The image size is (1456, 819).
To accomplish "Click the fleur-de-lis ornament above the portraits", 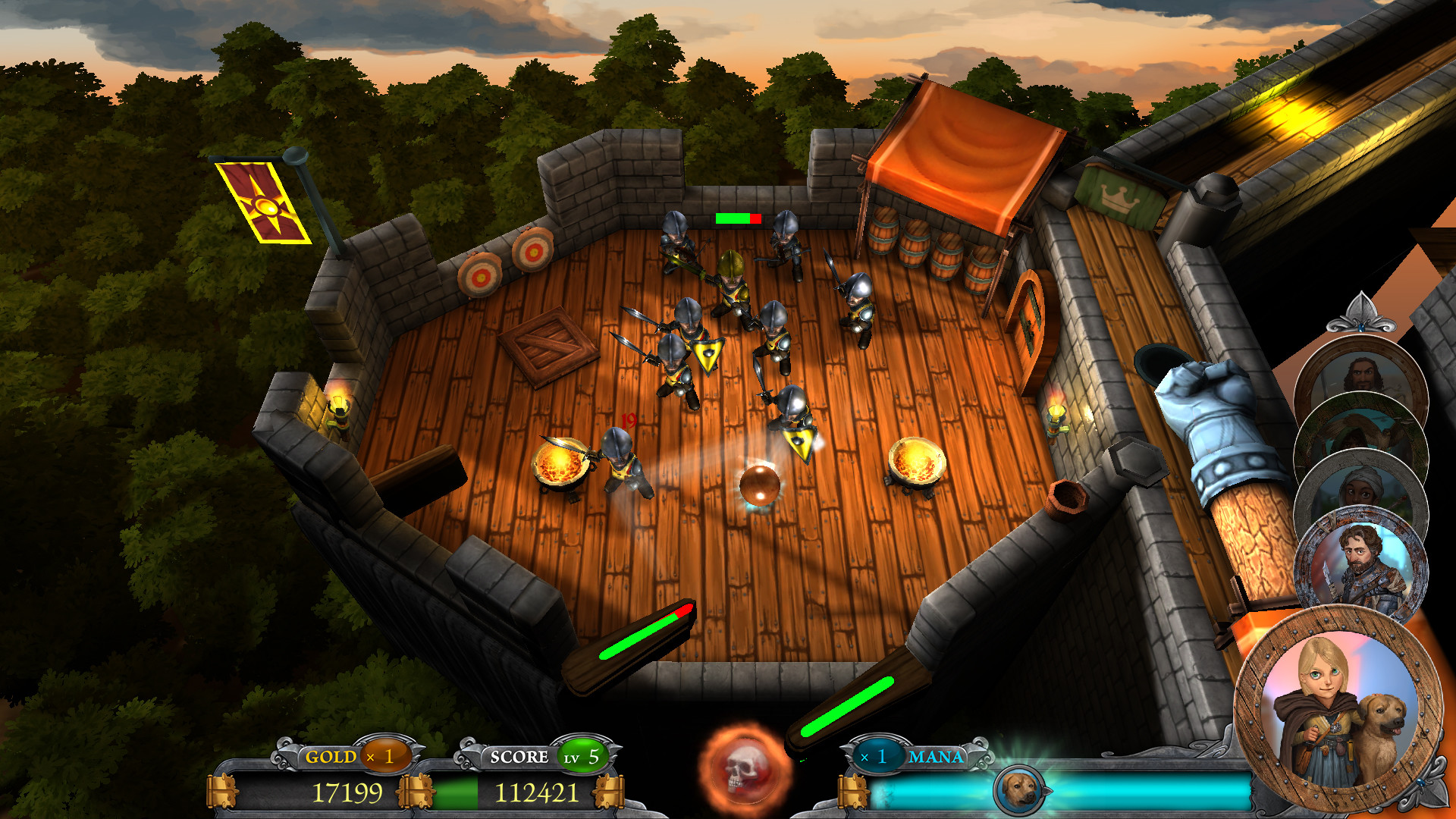I will tap(1362, 318).
